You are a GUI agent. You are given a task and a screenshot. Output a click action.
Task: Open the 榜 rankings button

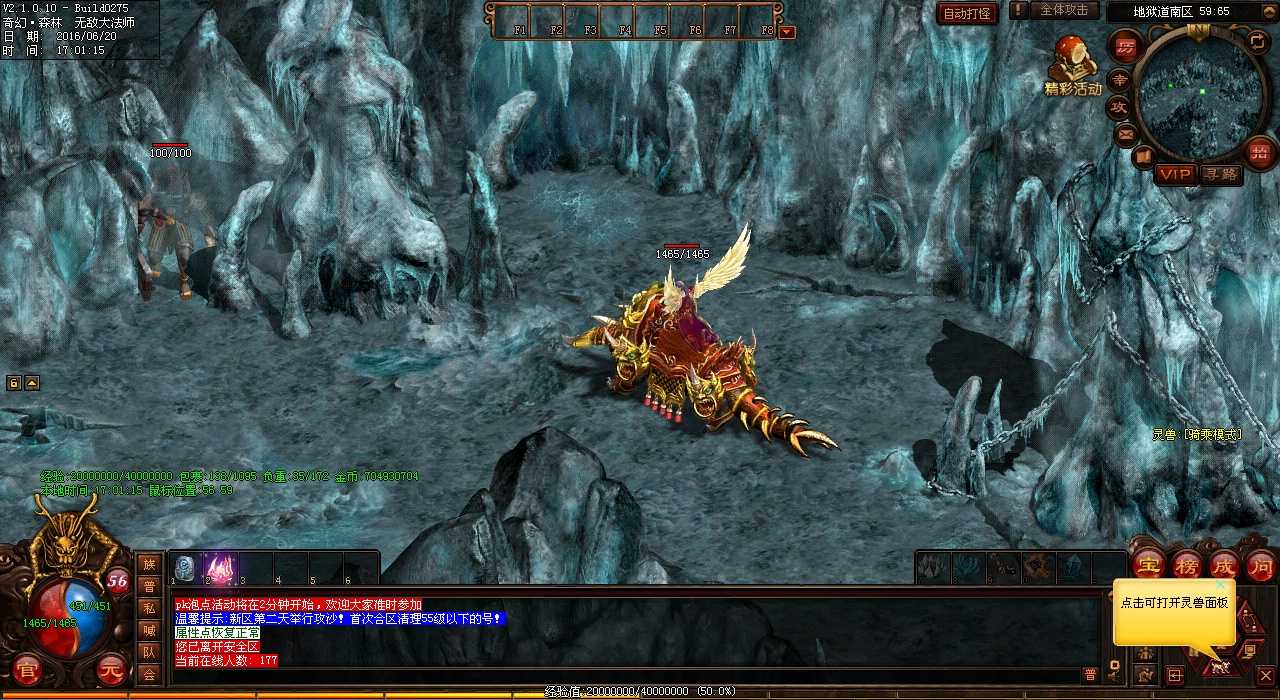1187,564
